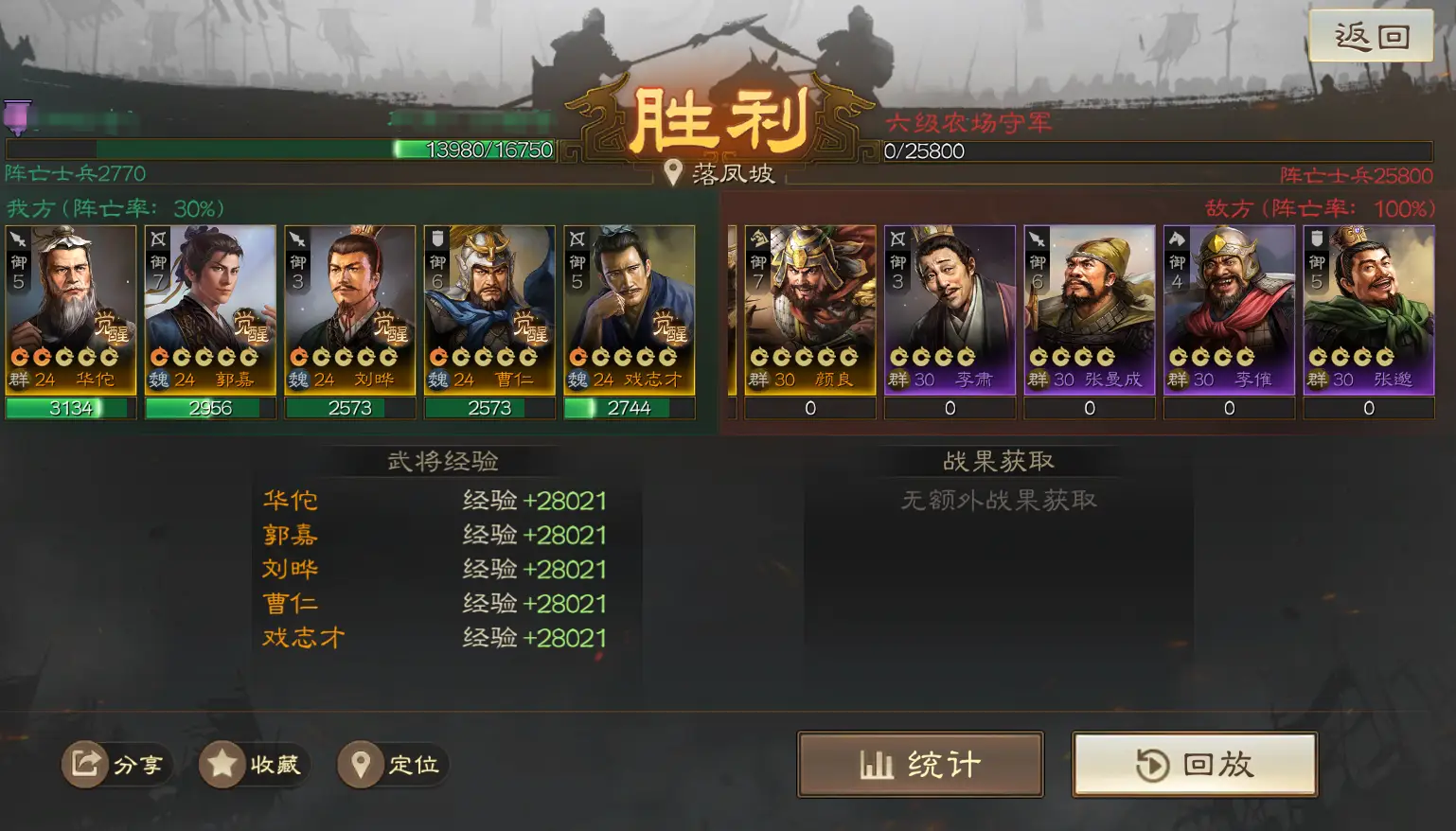View the 戏志才 general card
The height and width of the screenshot is (831, 1456).
click(x=630, y=309)
